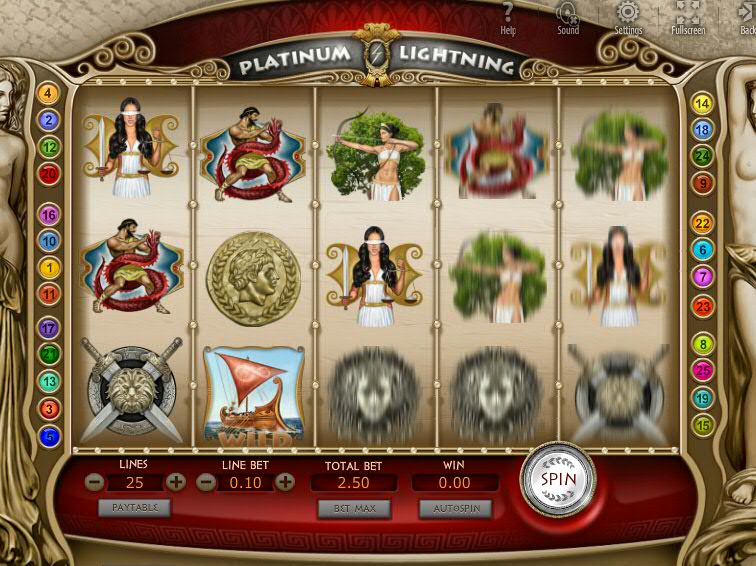Screen dimensions: 756x566
Task: Start Autospin mode
Action: 455,508
